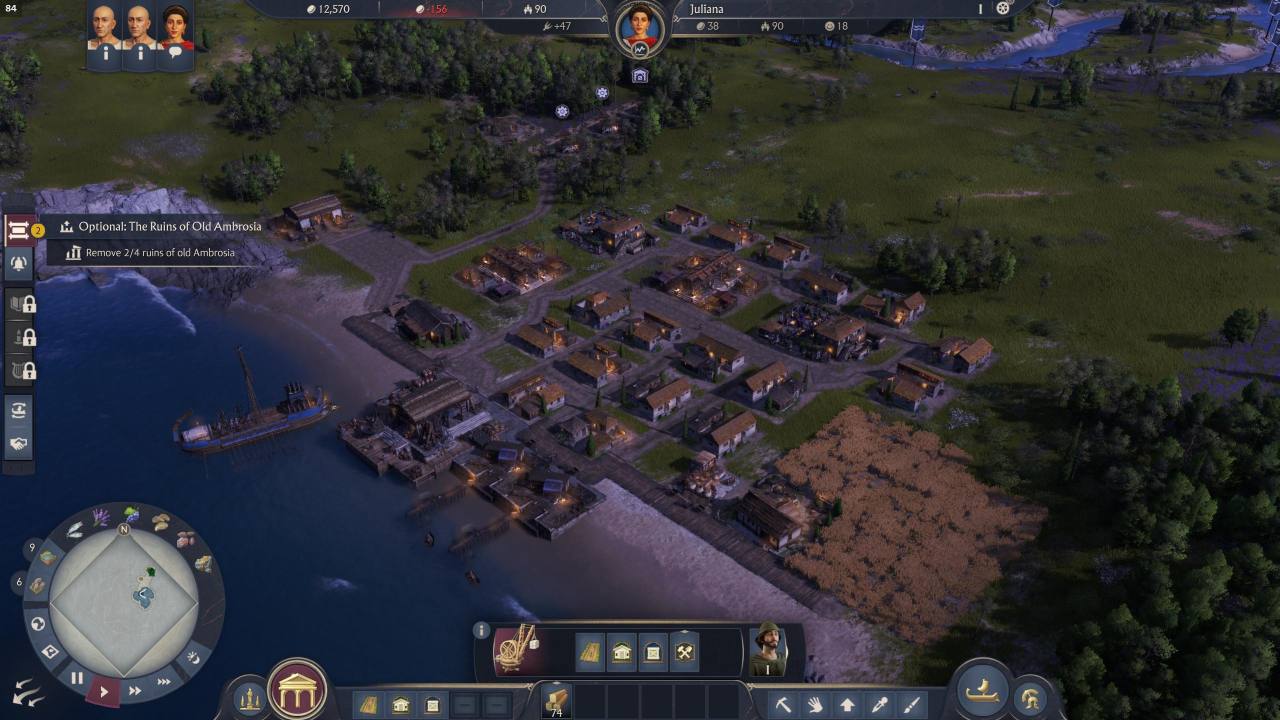Select the hand move tool
1280x720 pixels.
point(815,705)
